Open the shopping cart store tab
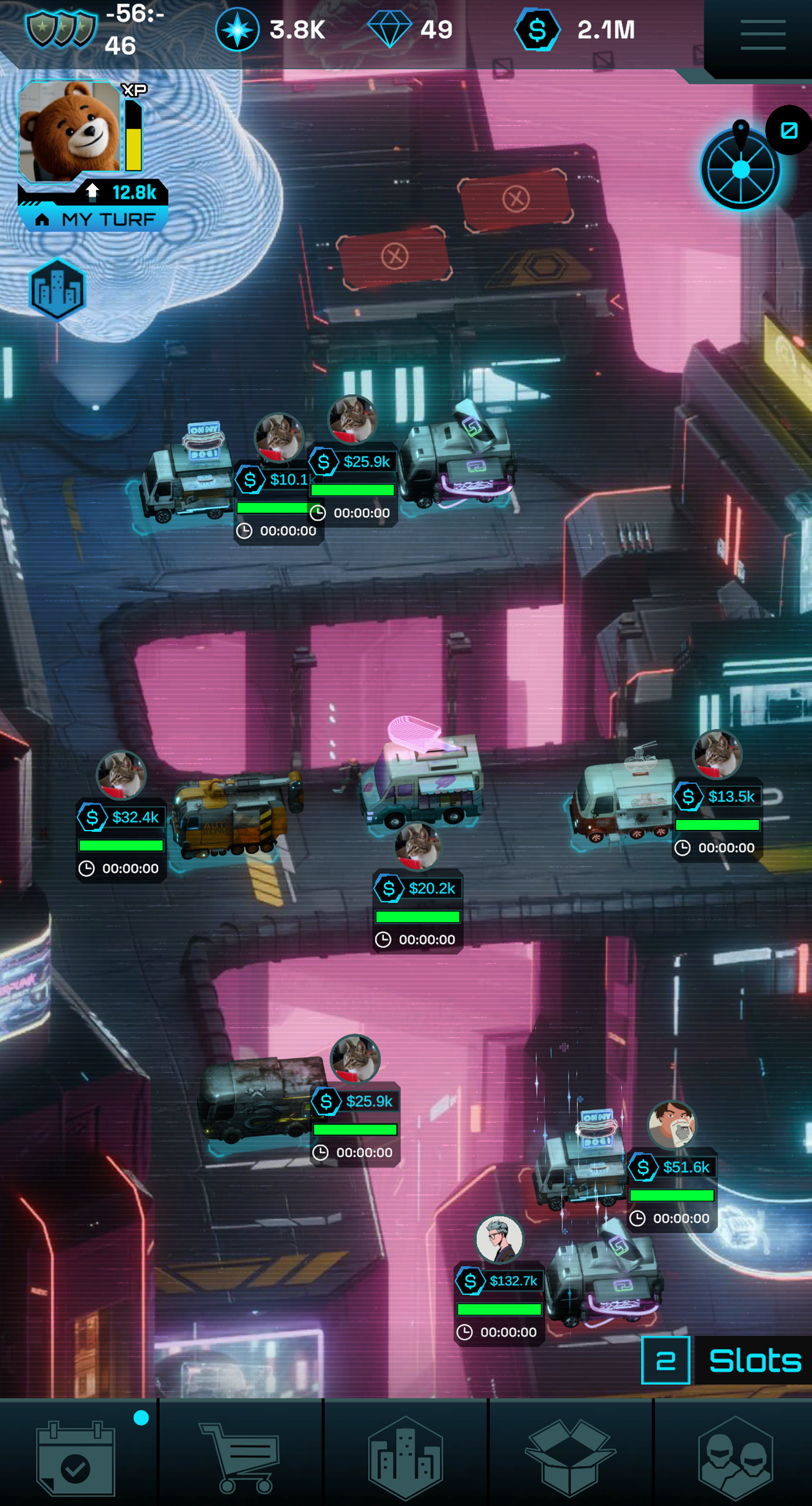 pyautogui.click(x=241, y=1457)
